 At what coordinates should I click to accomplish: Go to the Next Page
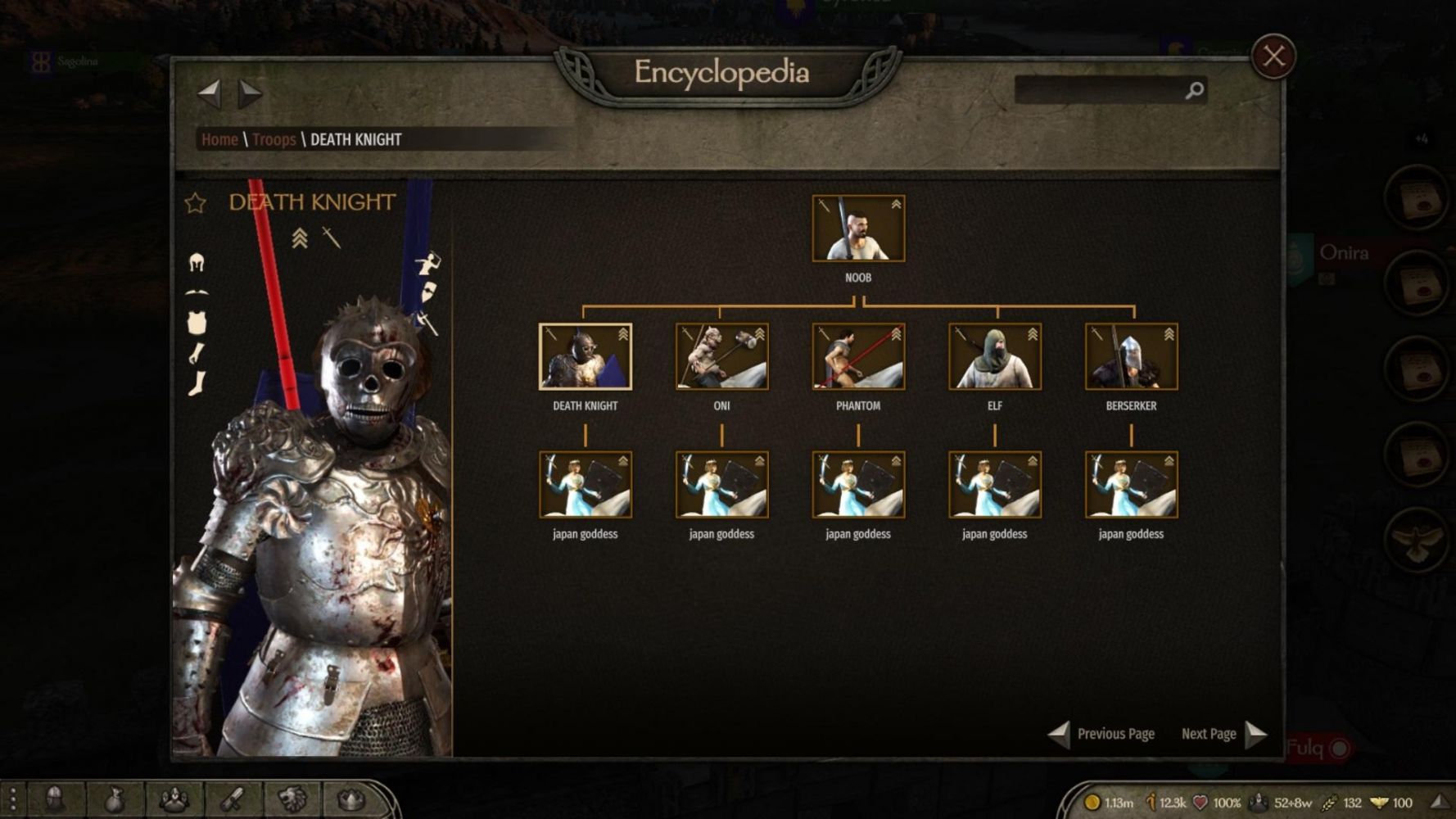click(x=1223, y=734)
